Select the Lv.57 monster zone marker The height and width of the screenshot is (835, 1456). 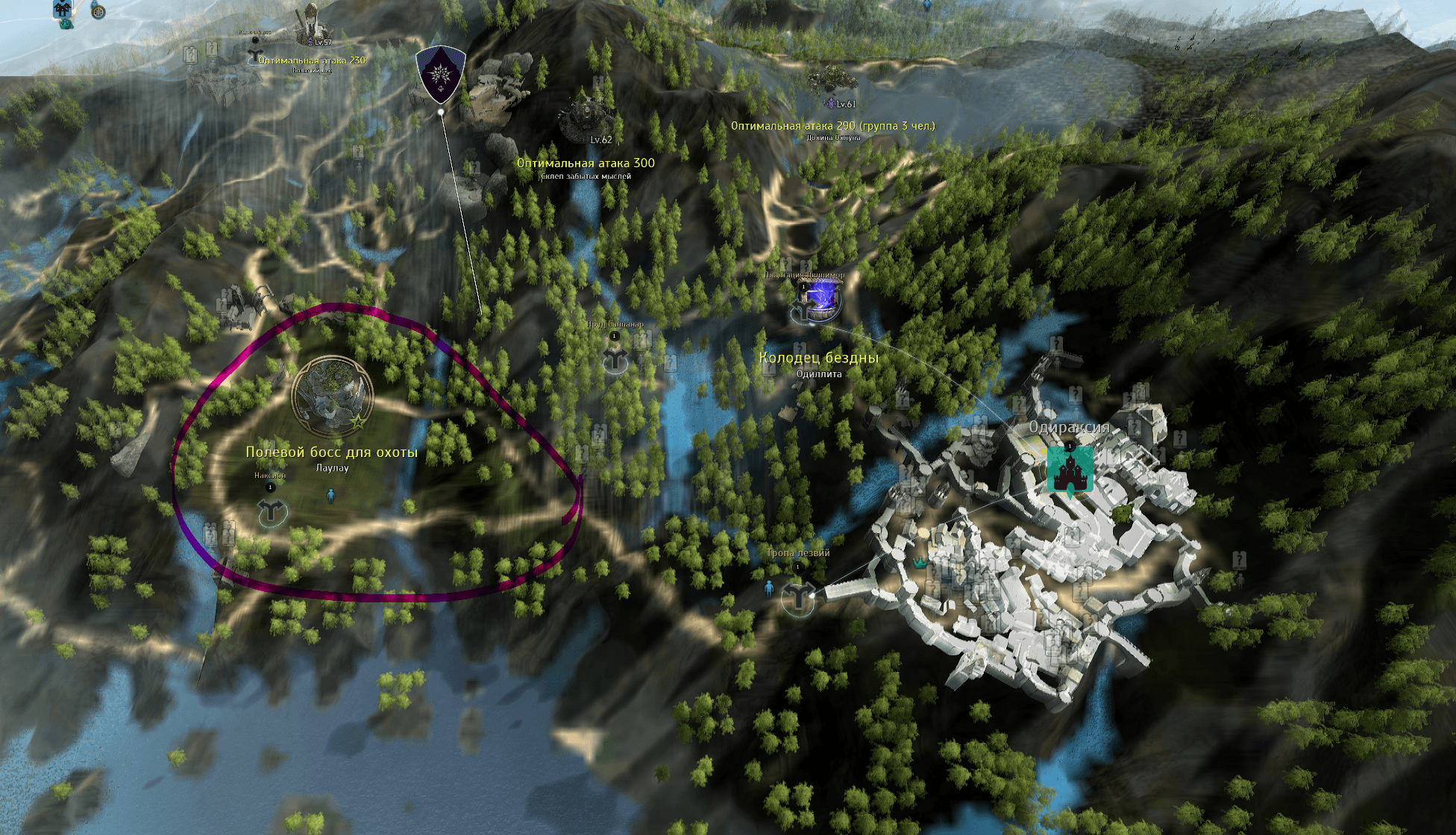click(308, 25)
